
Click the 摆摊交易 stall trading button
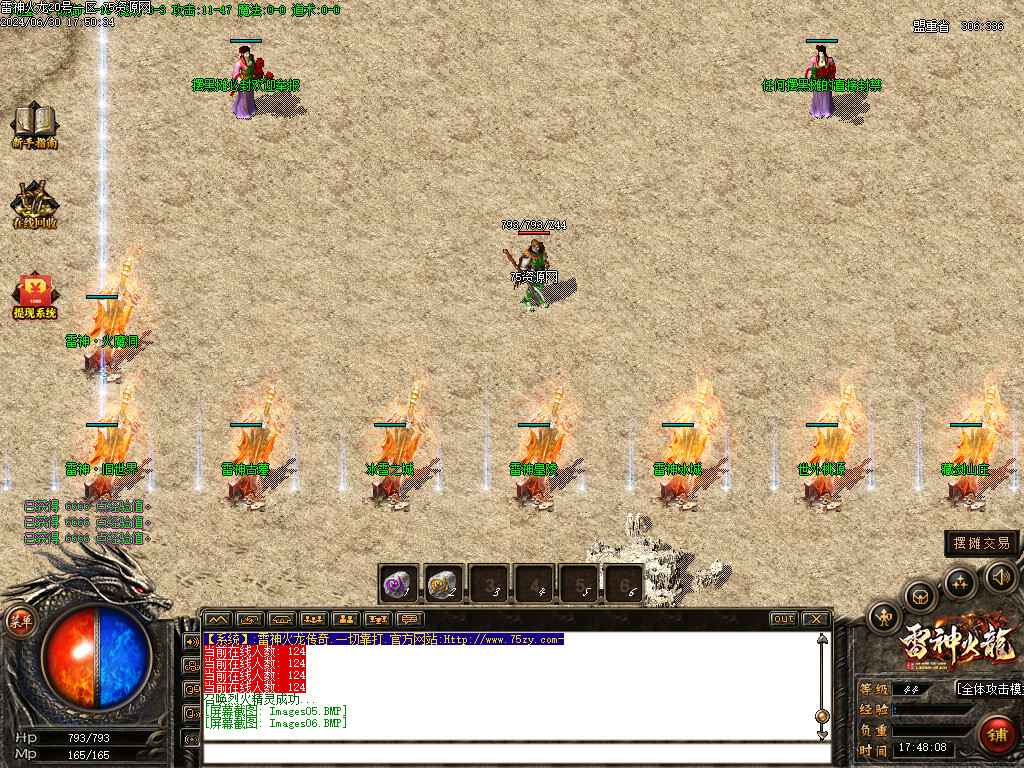click(x=982, y=543)
